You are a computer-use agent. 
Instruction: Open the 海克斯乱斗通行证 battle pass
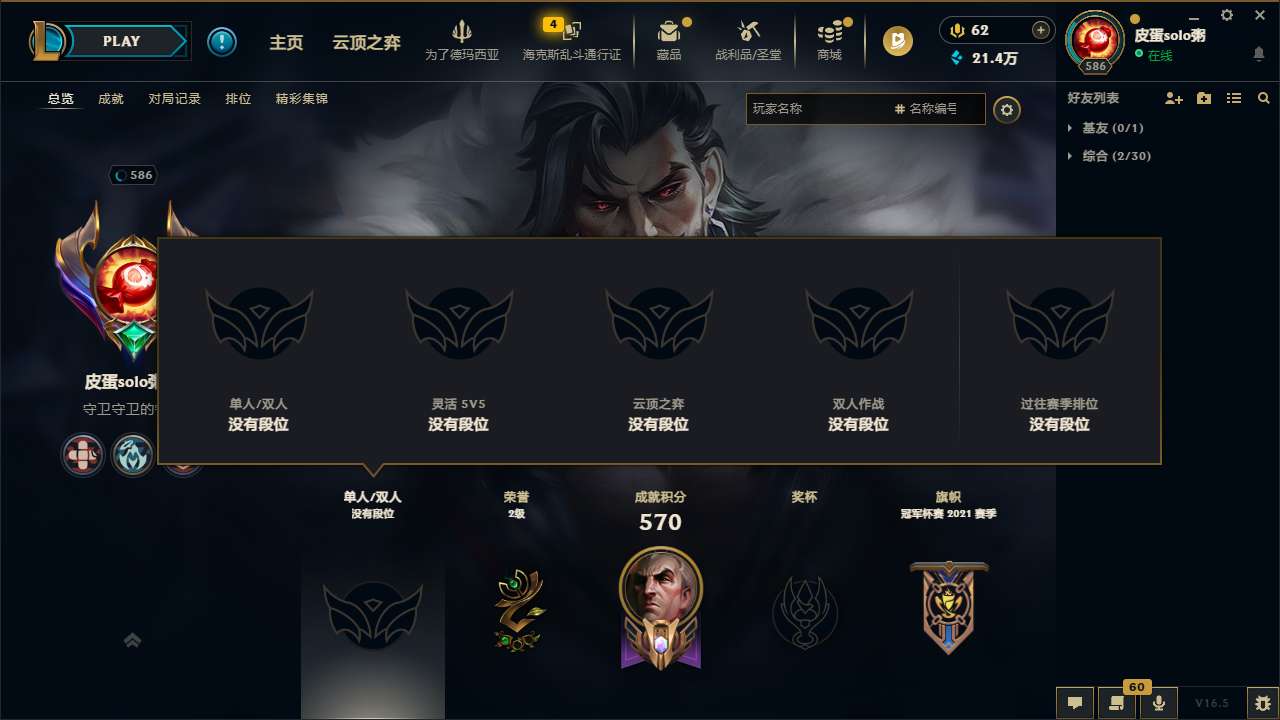(x=573, y=41)
